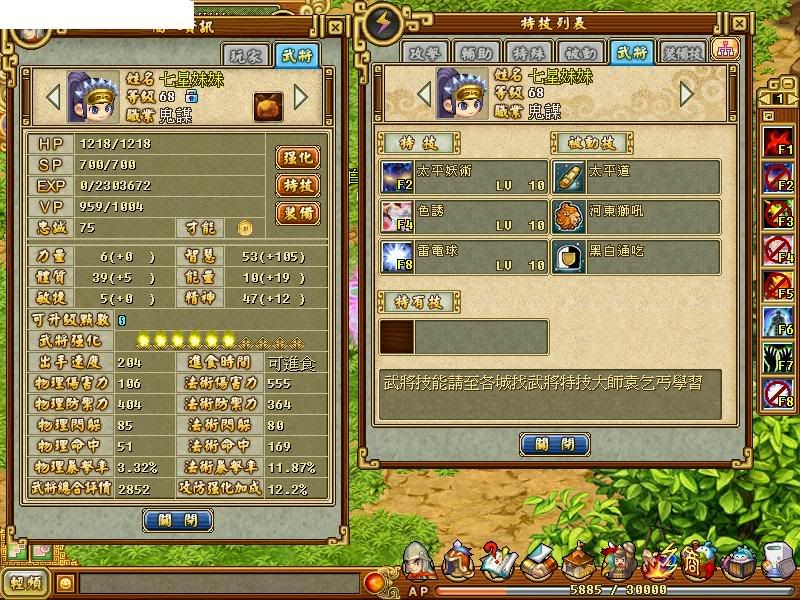Image resolution: width=800 pixels, height=600 pixels.
Task: Select the 太平妖術 skill icon
Action: pyautogui.click(x=396, y=177)
